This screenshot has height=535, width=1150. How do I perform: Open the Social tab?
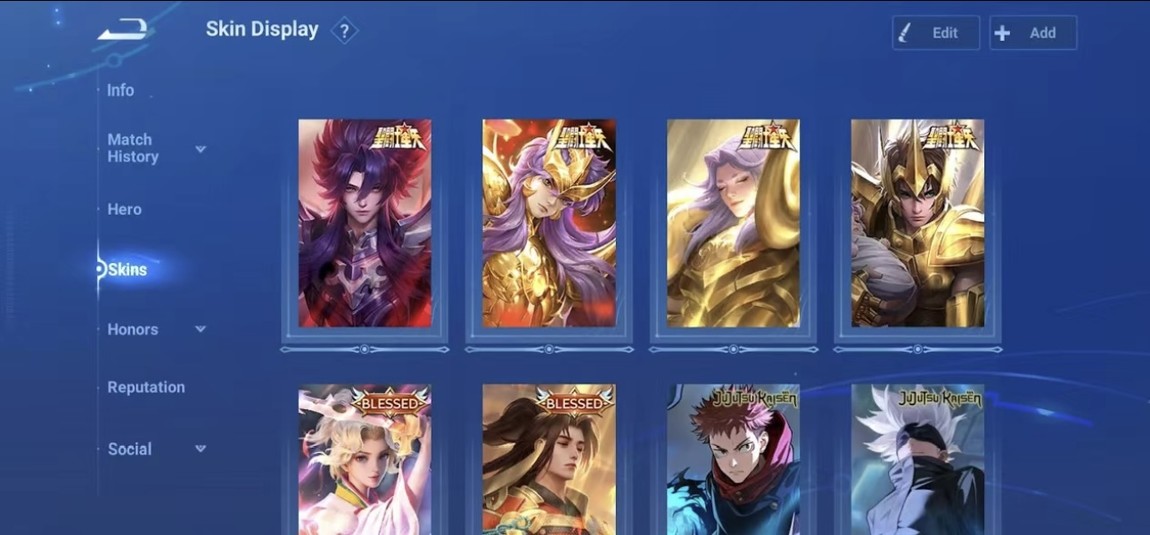[130, 449]
